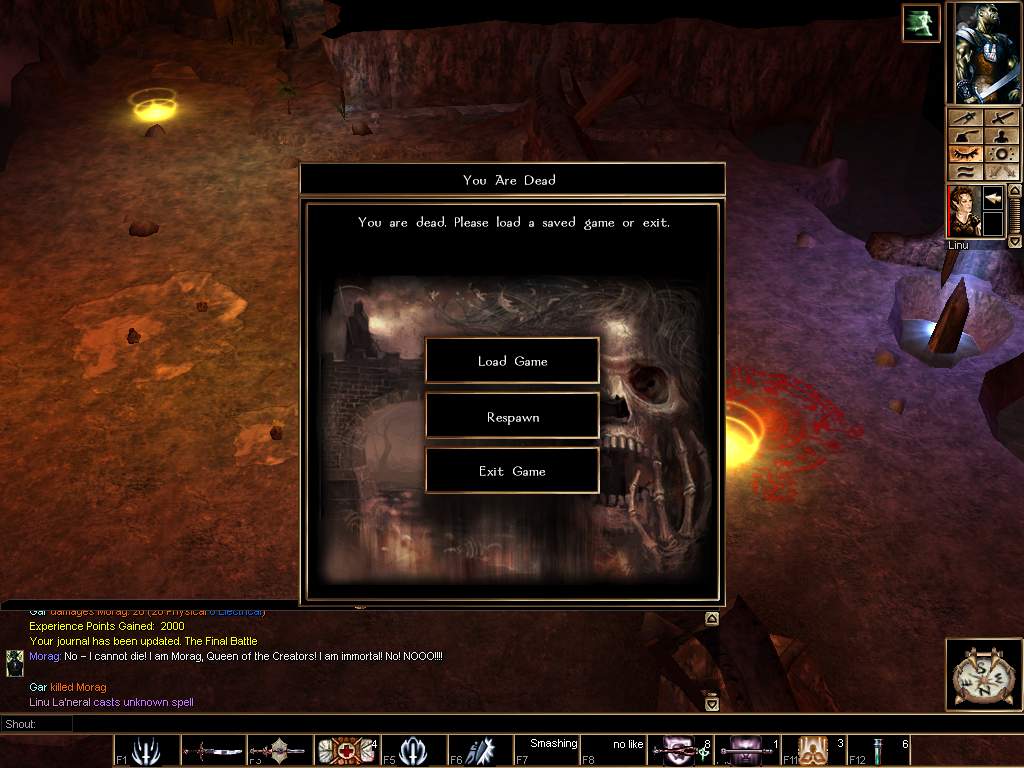Select Linu's companion portrait
The height and width of the screenshot is (768, 1024).
pos(965,211)
